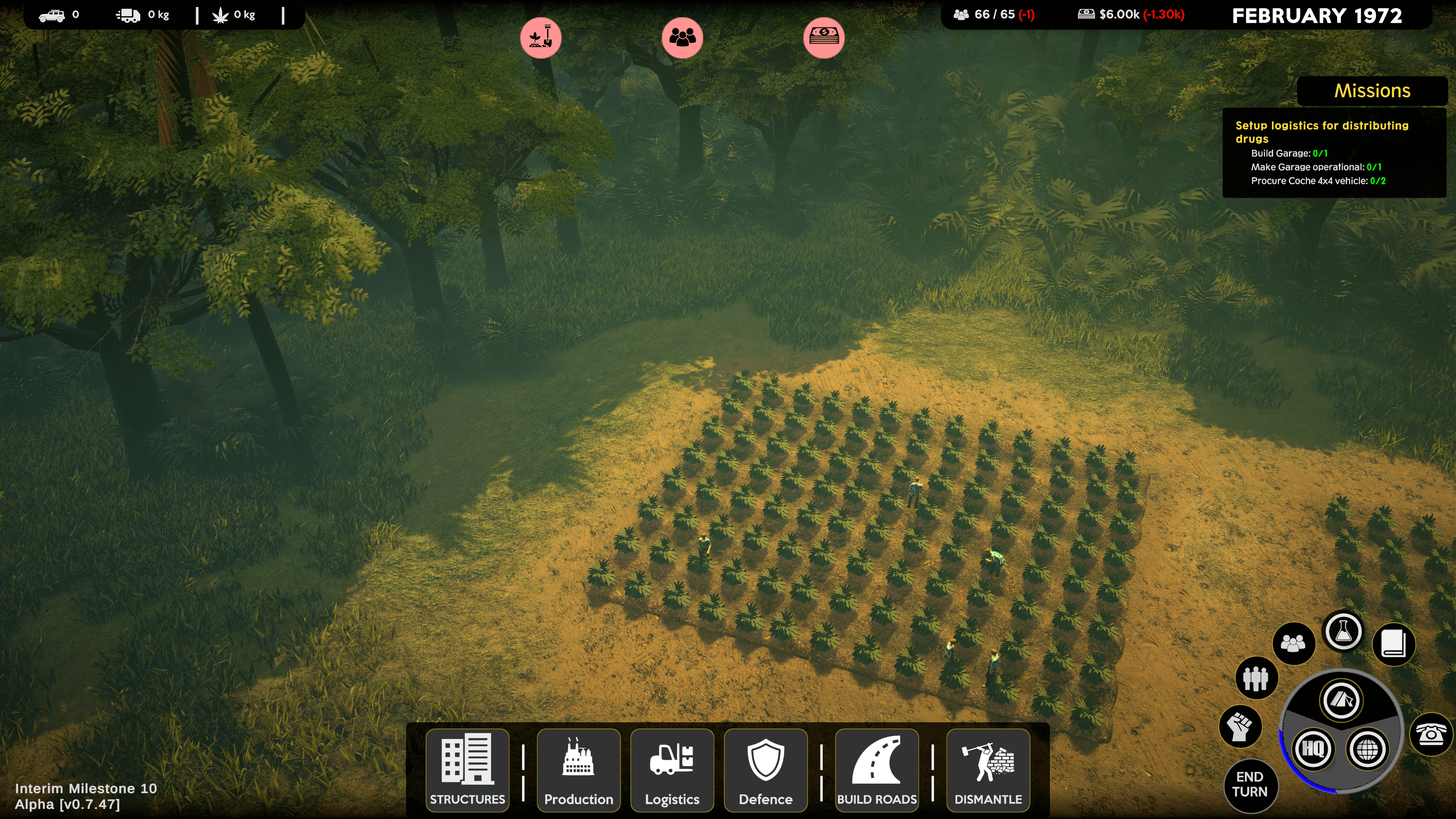
Task: Switch to the globe world map
Action: coord(1367,750)
